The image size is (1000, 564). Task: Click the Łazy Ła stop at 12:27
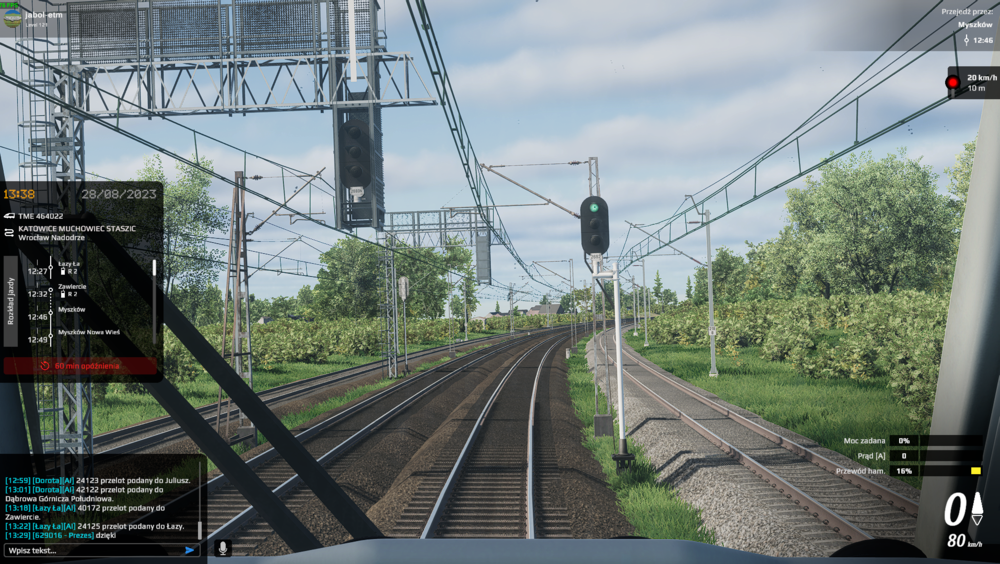coord(69,263)
